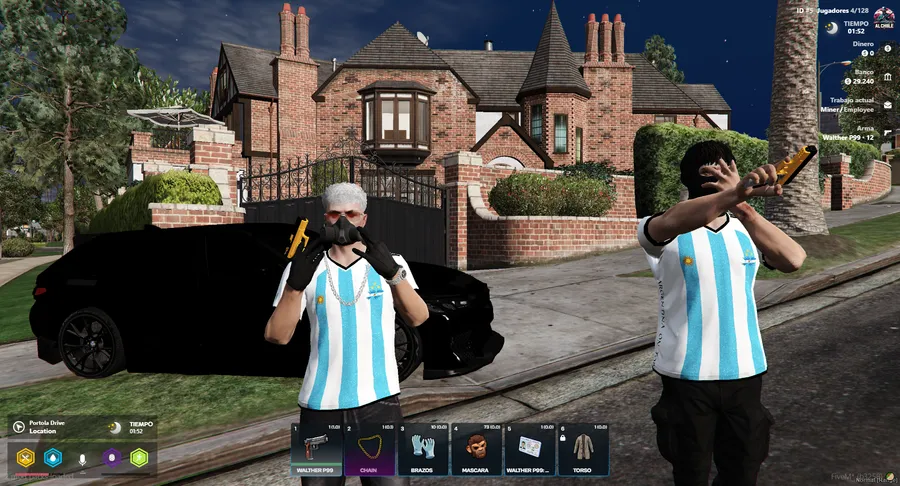Select the Walther P99 license card slot
900x486 pixels.
point(530,449)
